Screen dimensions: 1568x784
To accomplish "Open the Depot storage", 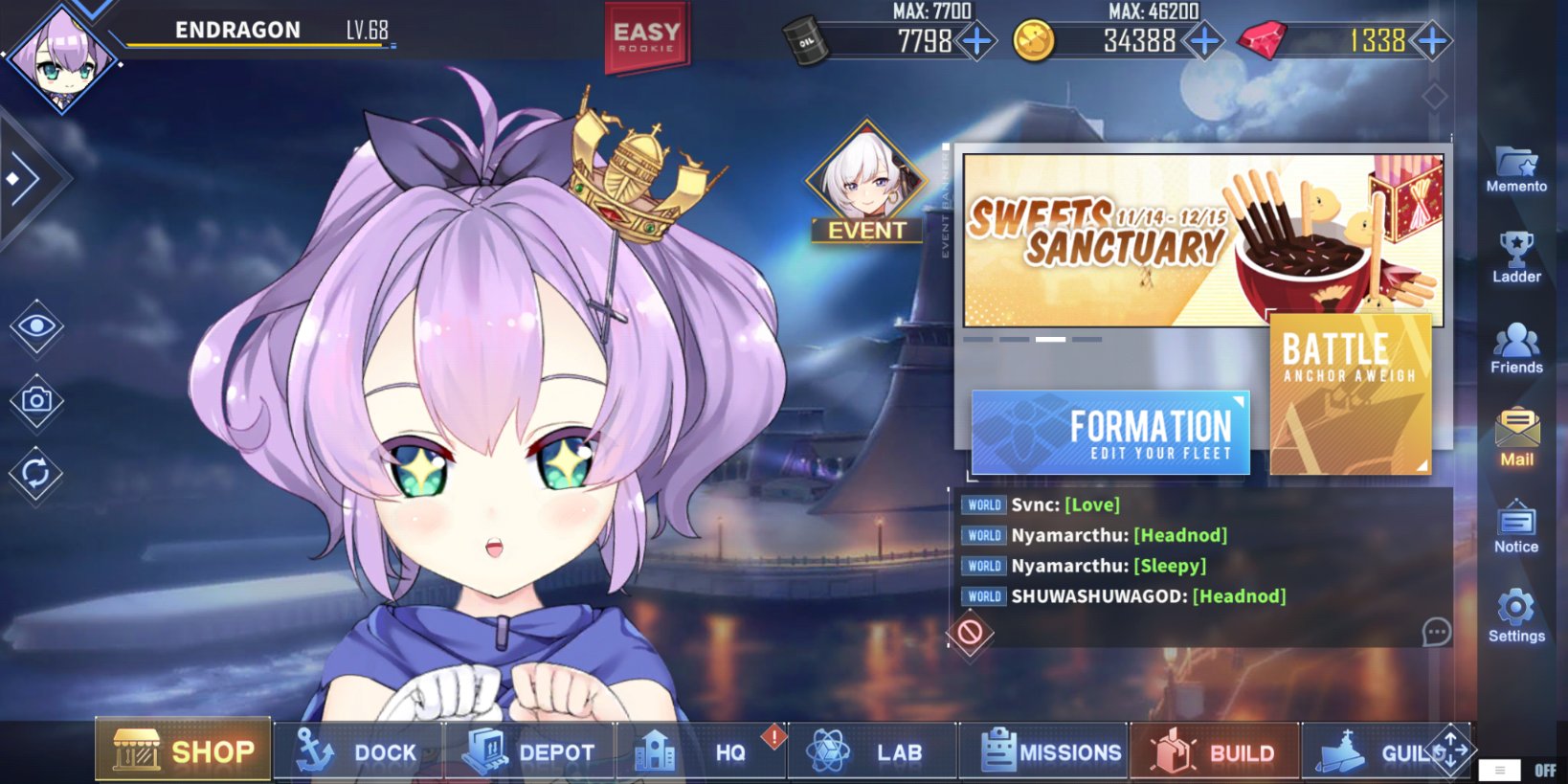I will click(529, 752).
